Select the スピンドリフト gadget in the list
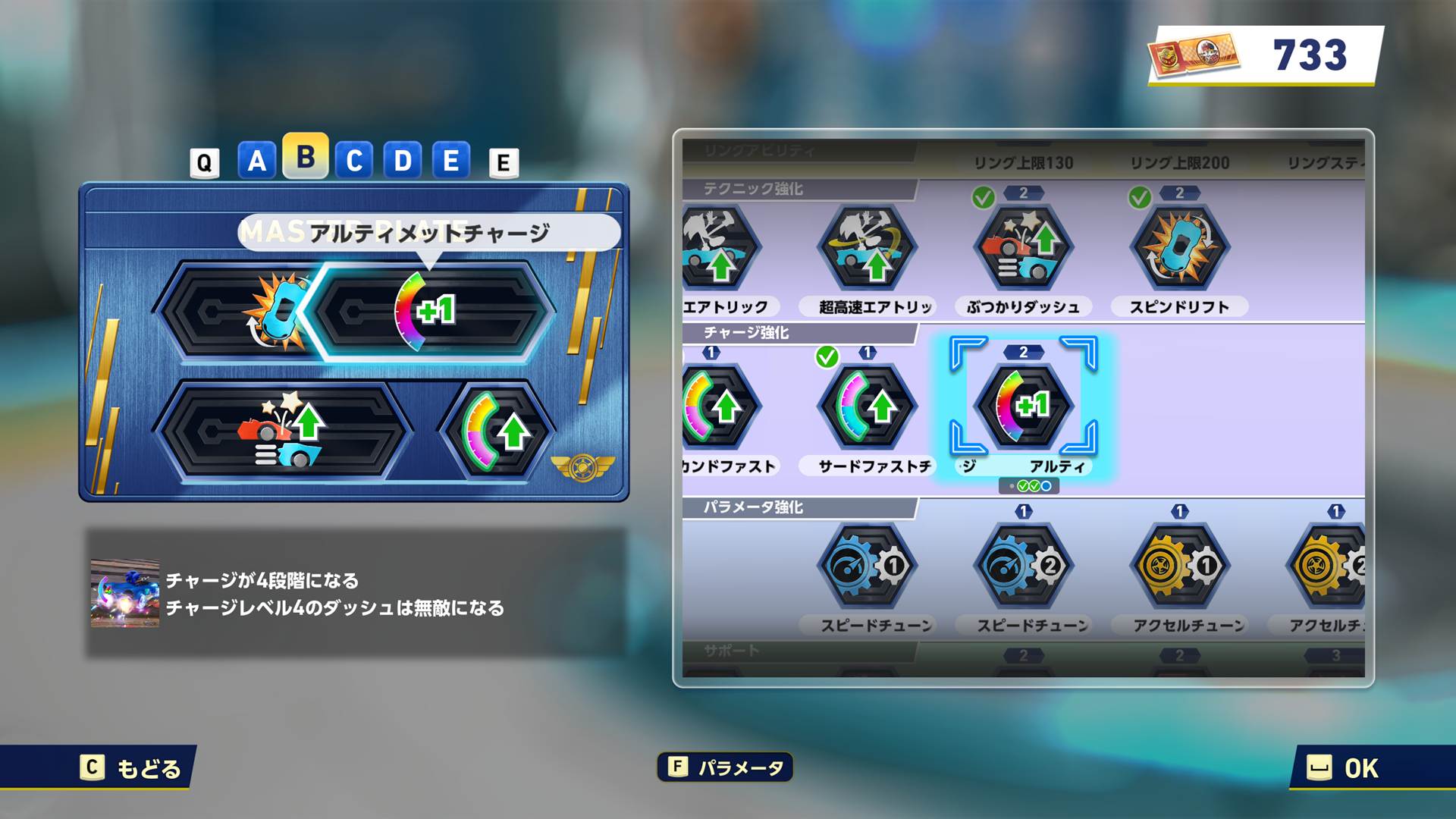 click(x=1179, y=249)
